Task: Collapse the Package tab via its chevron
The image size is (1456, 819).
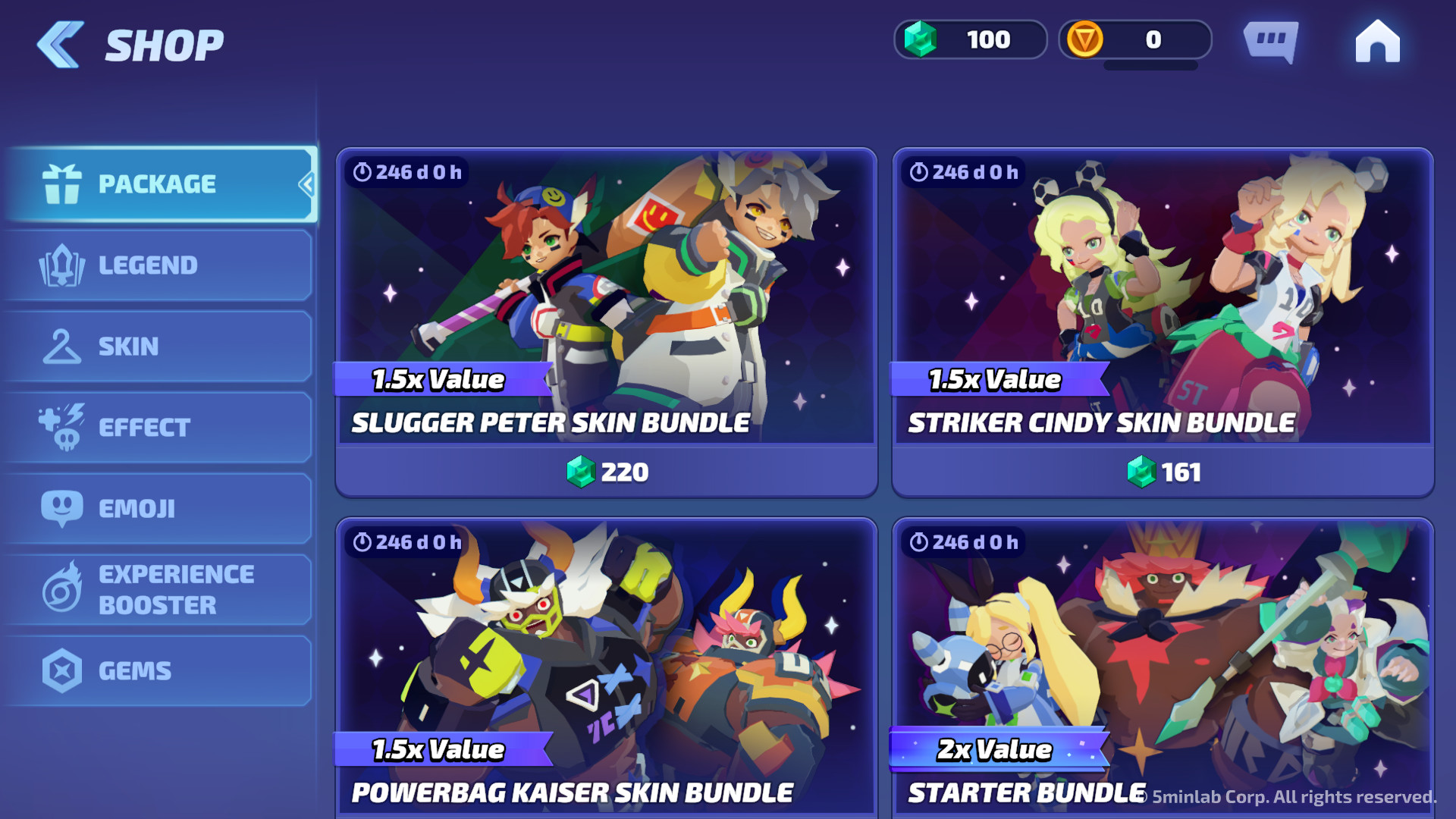Action: [x=306, y=184]
